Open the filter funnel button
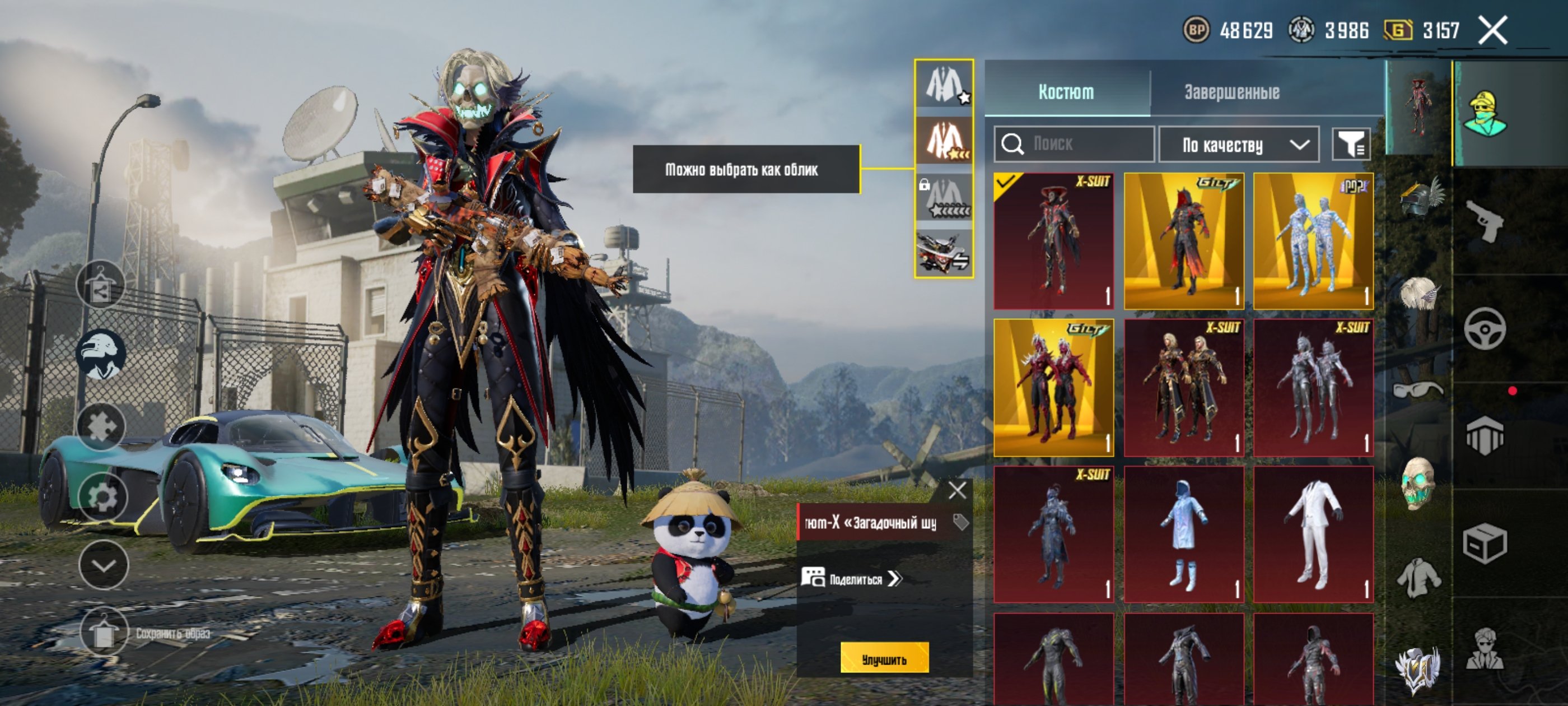Viewport: 1568px width, 706px height. (1351, 145)
